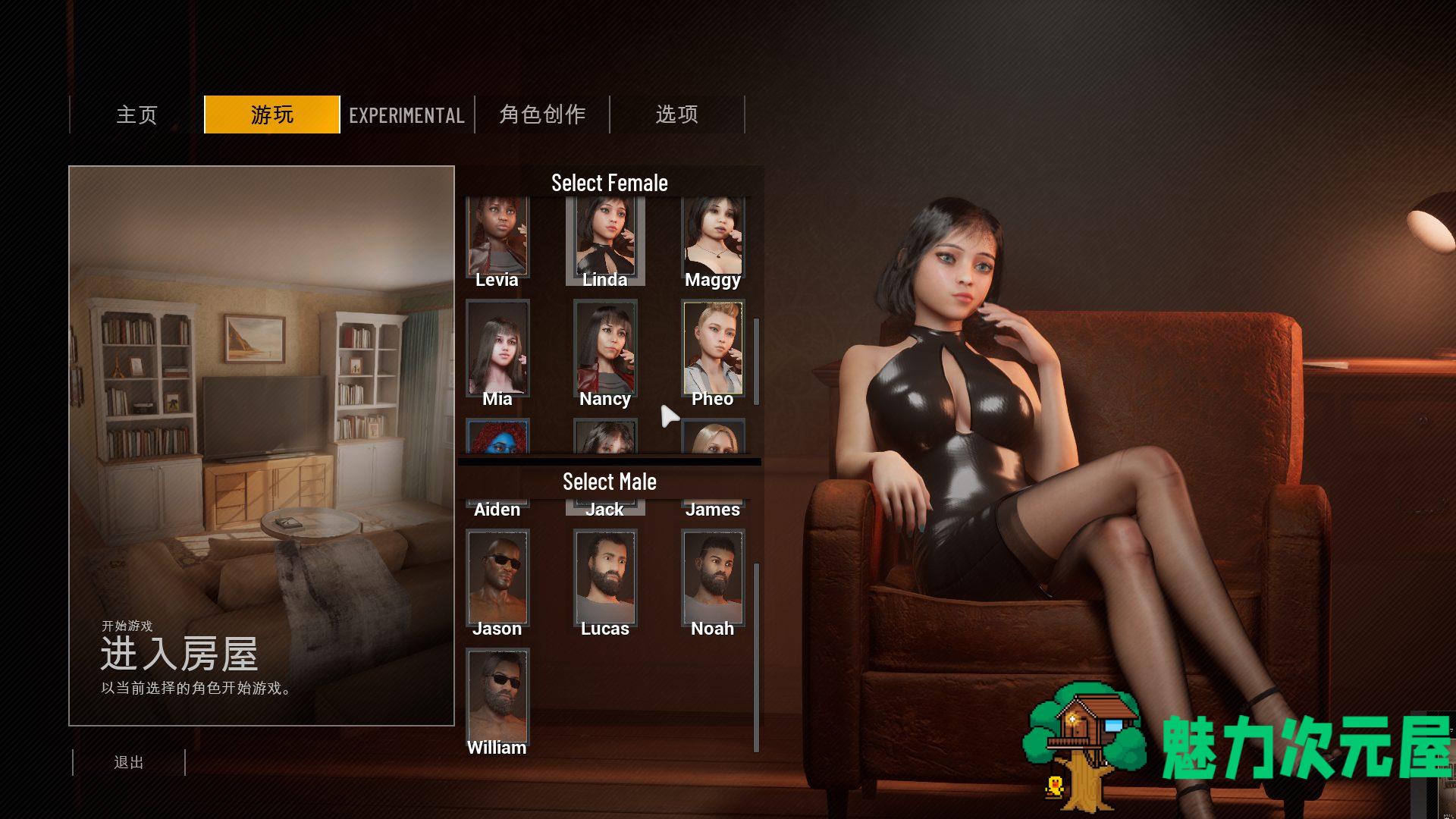Select Lucas's portrait

[605, 580]
